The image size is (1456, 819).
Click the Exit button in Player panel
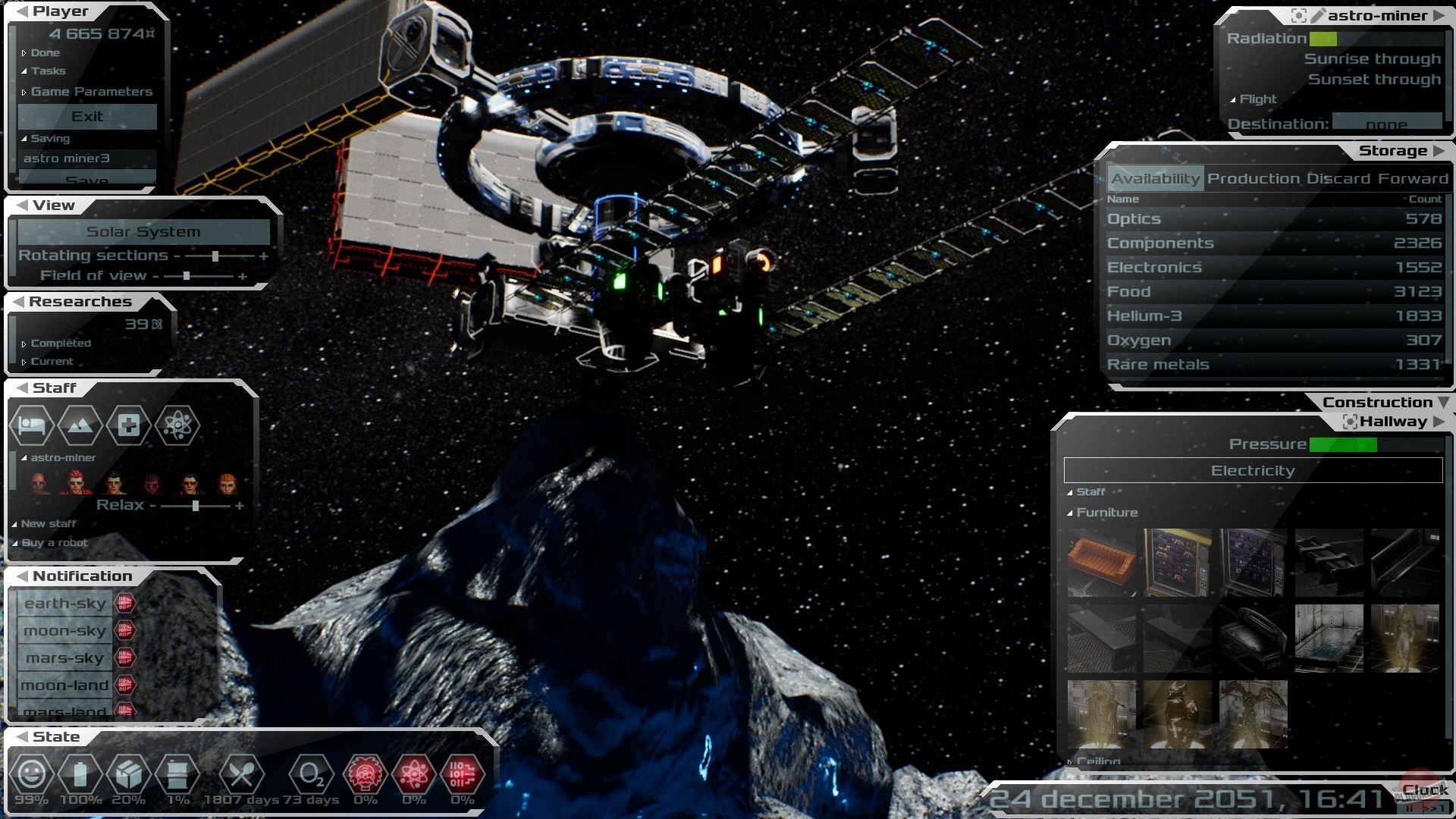tap(87, 117)
